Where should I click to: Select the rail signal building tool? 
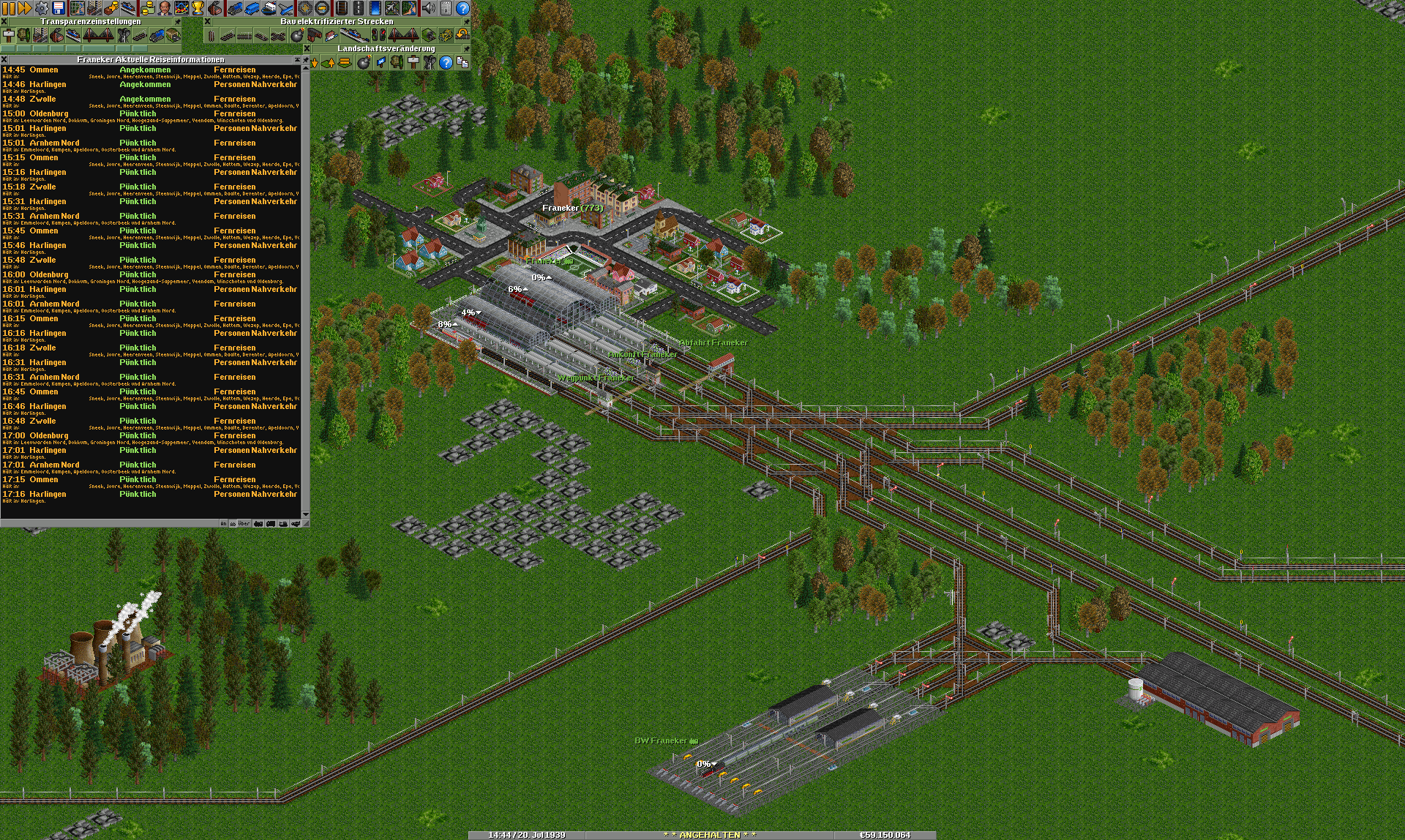point(378,35)
